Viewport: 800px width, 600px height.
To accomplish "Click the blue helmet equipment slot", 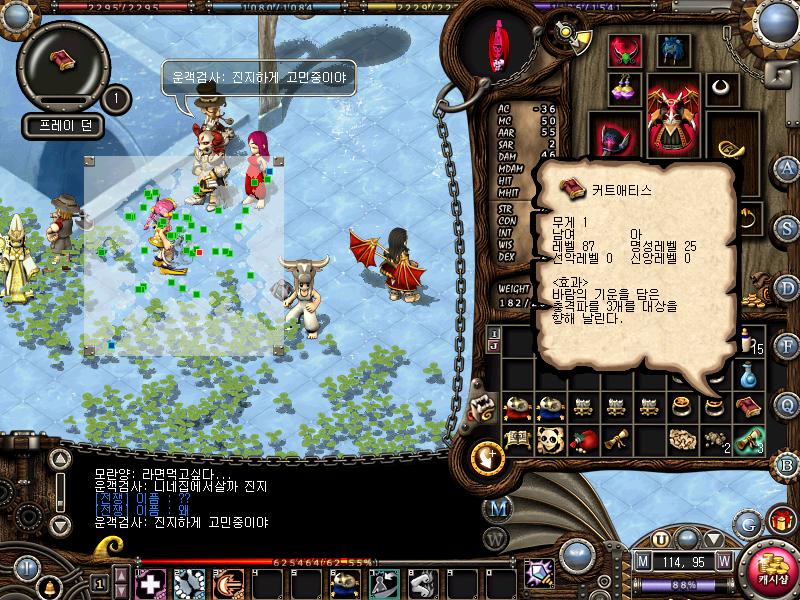I will tap(672, 49).
